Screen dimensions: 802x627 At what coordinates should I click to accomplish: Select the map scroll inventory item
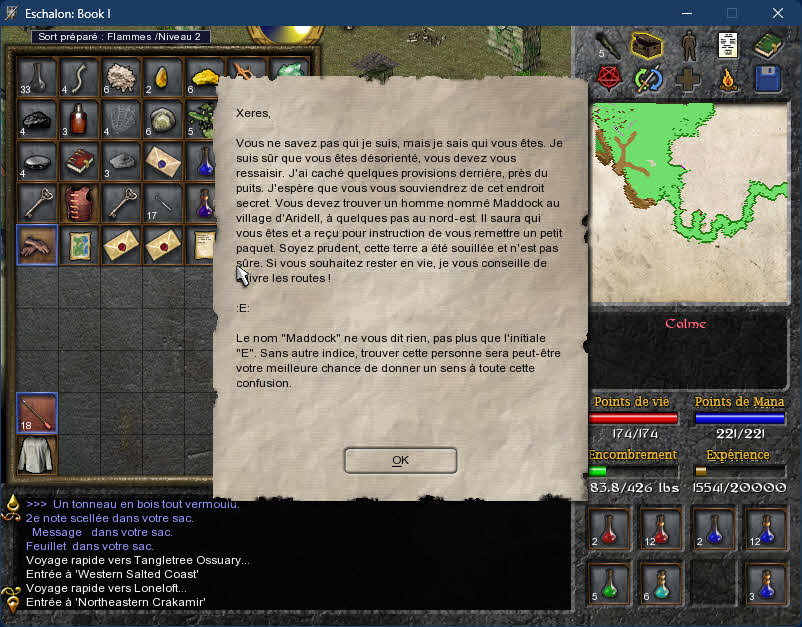79,243
